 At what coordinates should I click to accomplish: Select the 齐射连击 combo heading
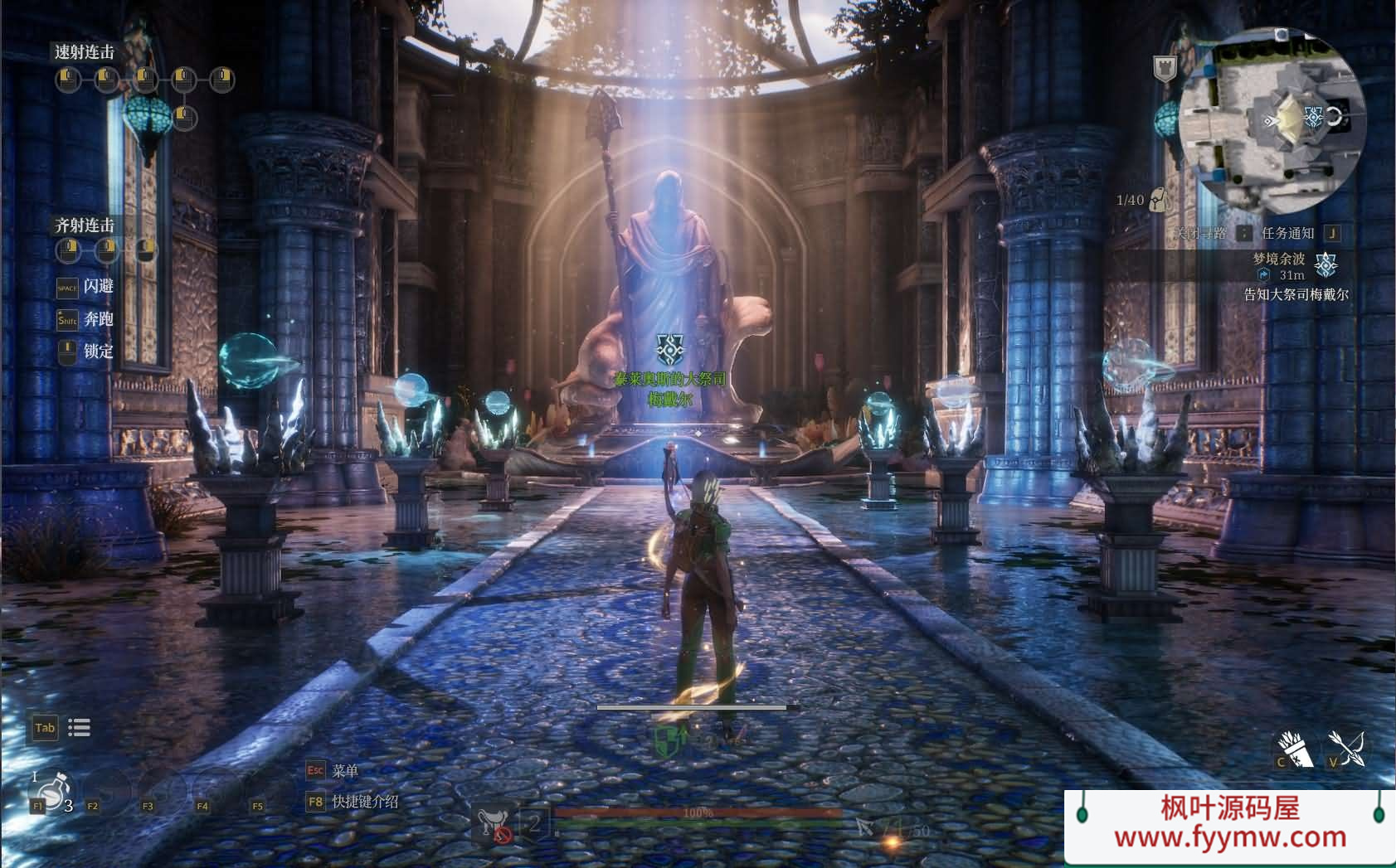click(x=85, y=225)
